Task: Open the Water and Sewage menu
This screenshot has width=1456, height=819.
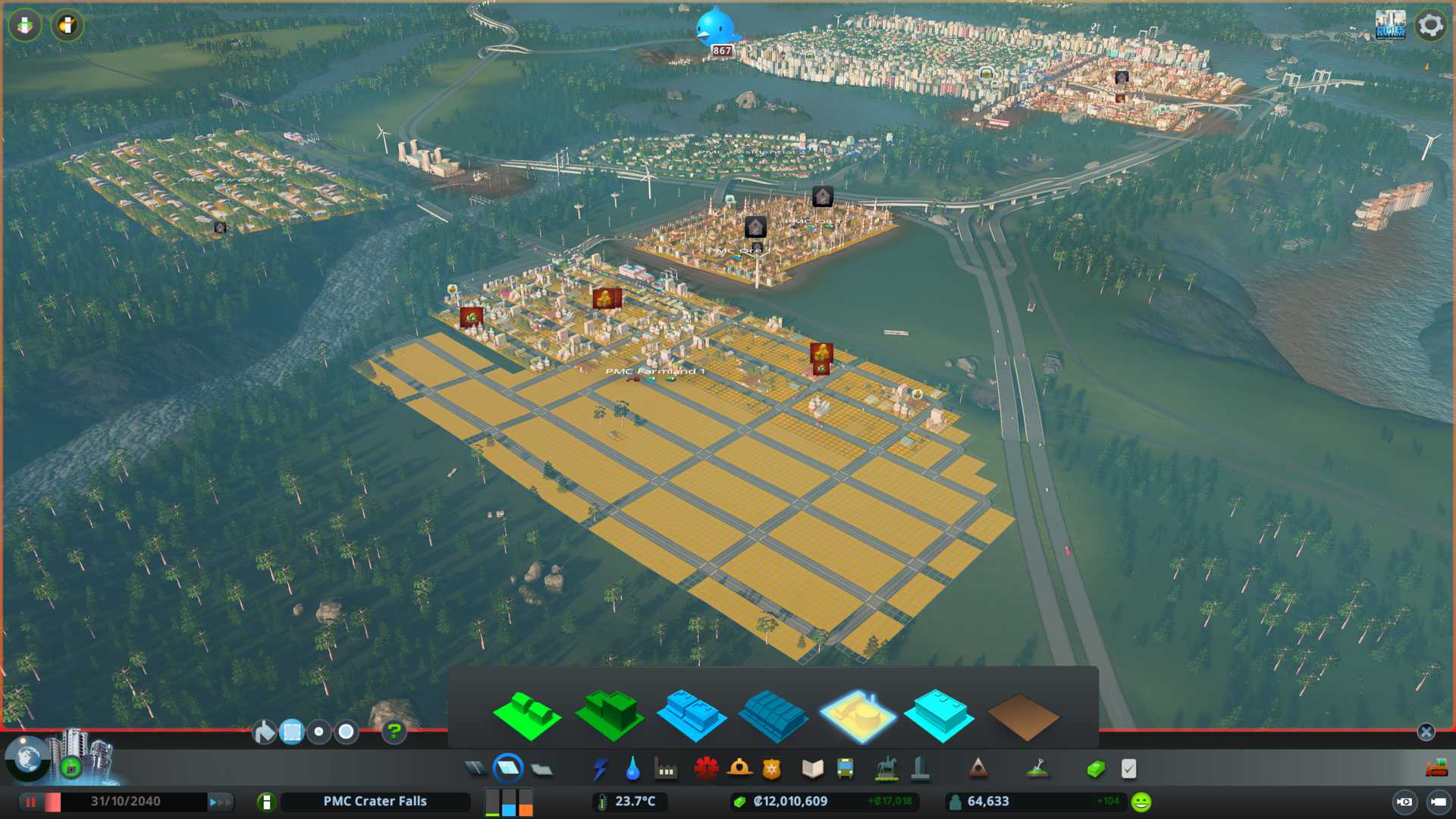Action: tap(632, 769)
